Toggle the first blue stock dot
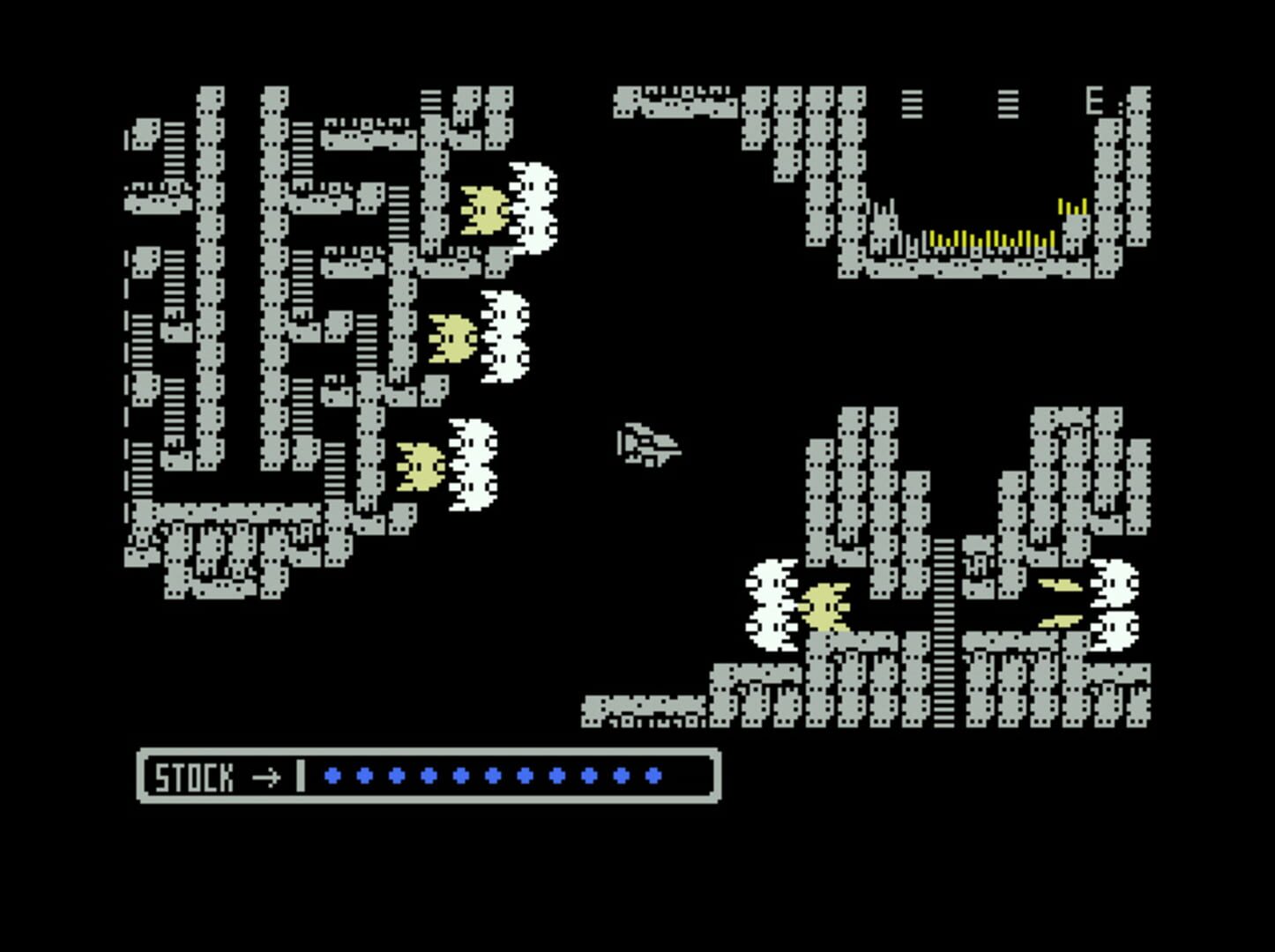The width and height of the screenshot is (1275, 952). tap(331, 776)
